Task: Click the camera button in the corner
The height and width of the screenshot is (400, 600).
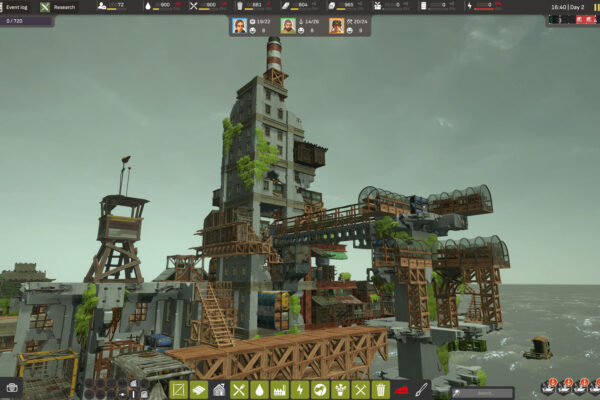Action: click(x=12, y=387)
